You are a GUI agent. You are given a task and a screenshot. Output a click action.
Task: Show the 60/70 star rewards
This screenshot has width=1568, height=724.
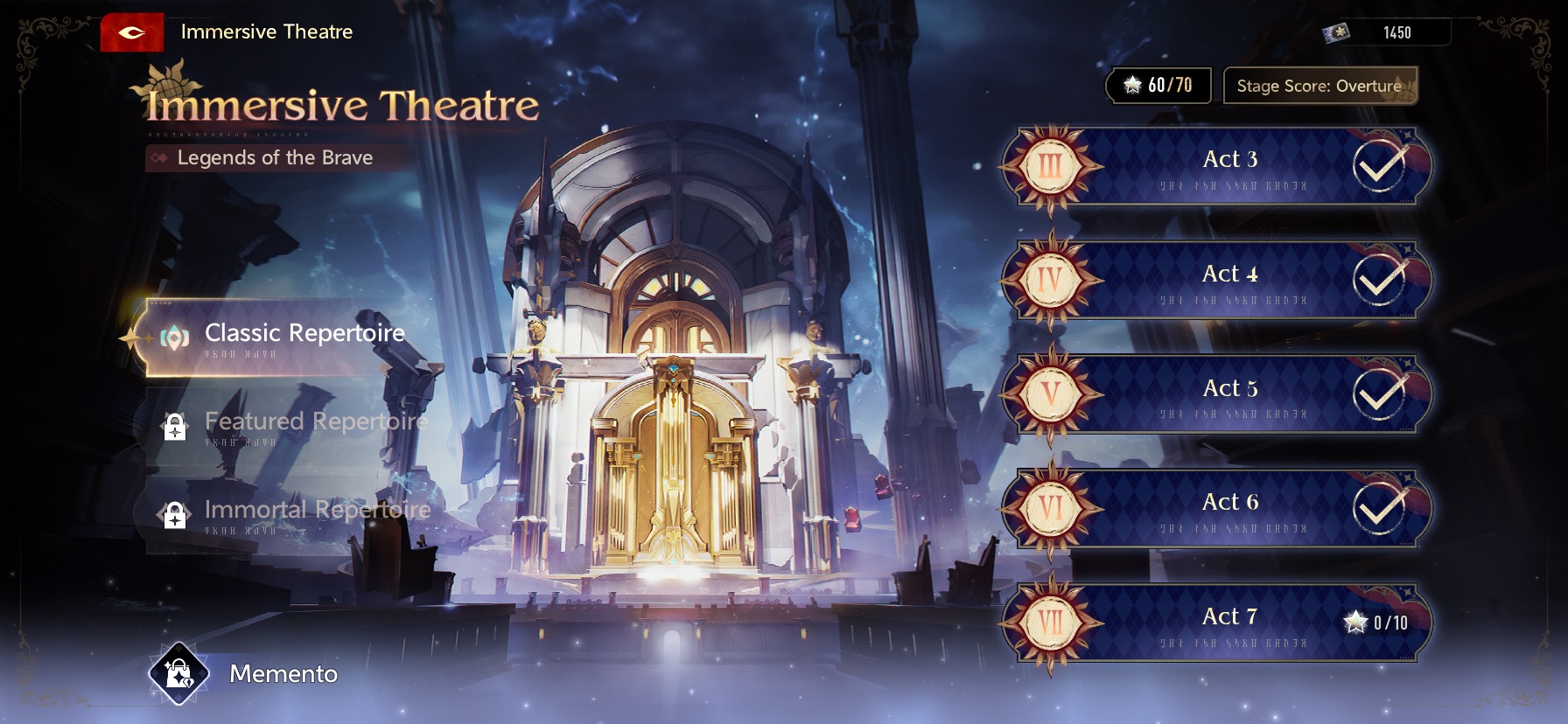point(1159,86)
